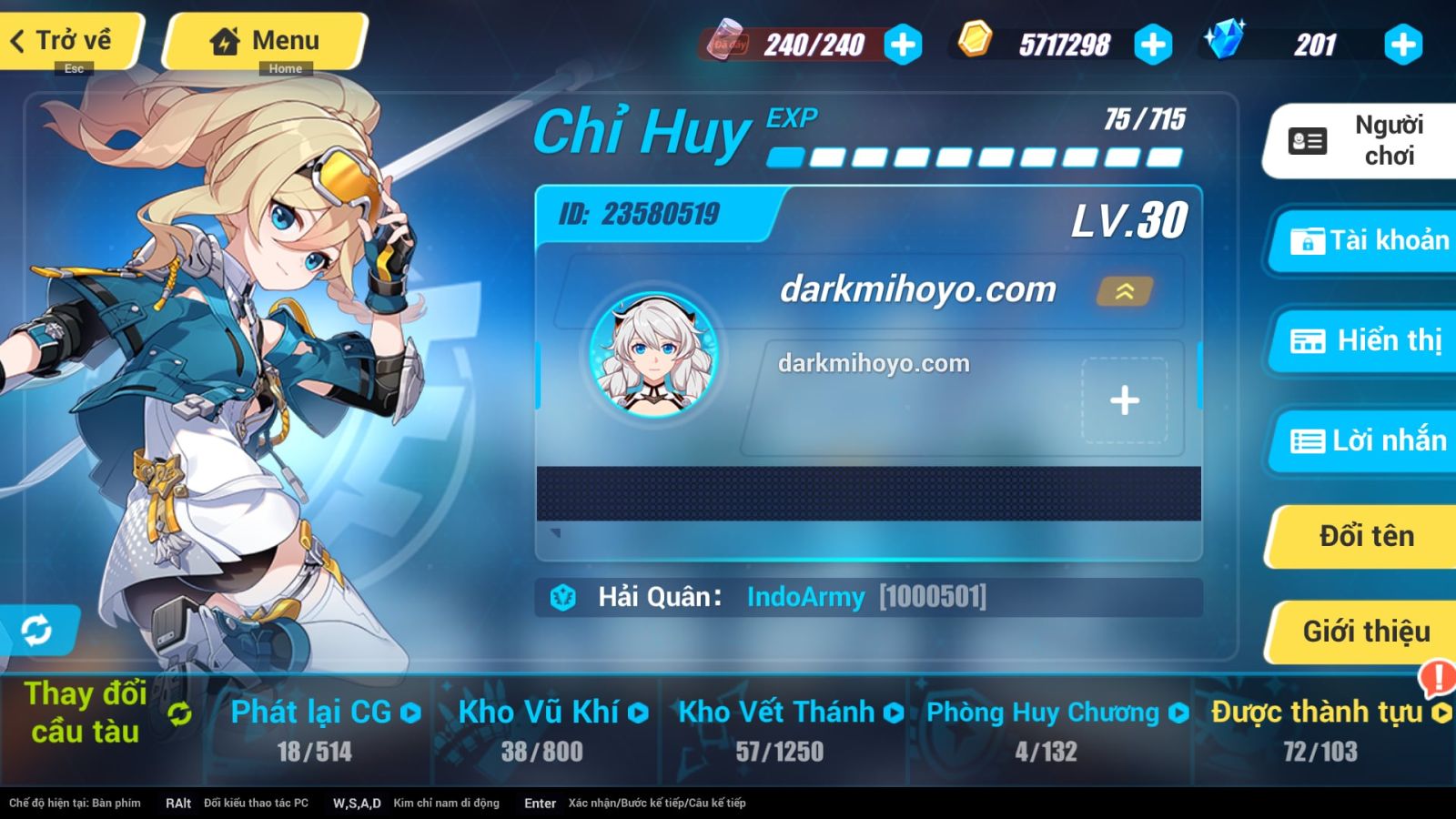Click the display icon on Hiển thị
This screenshot has width=1456, height=819.
point(1308,341)
